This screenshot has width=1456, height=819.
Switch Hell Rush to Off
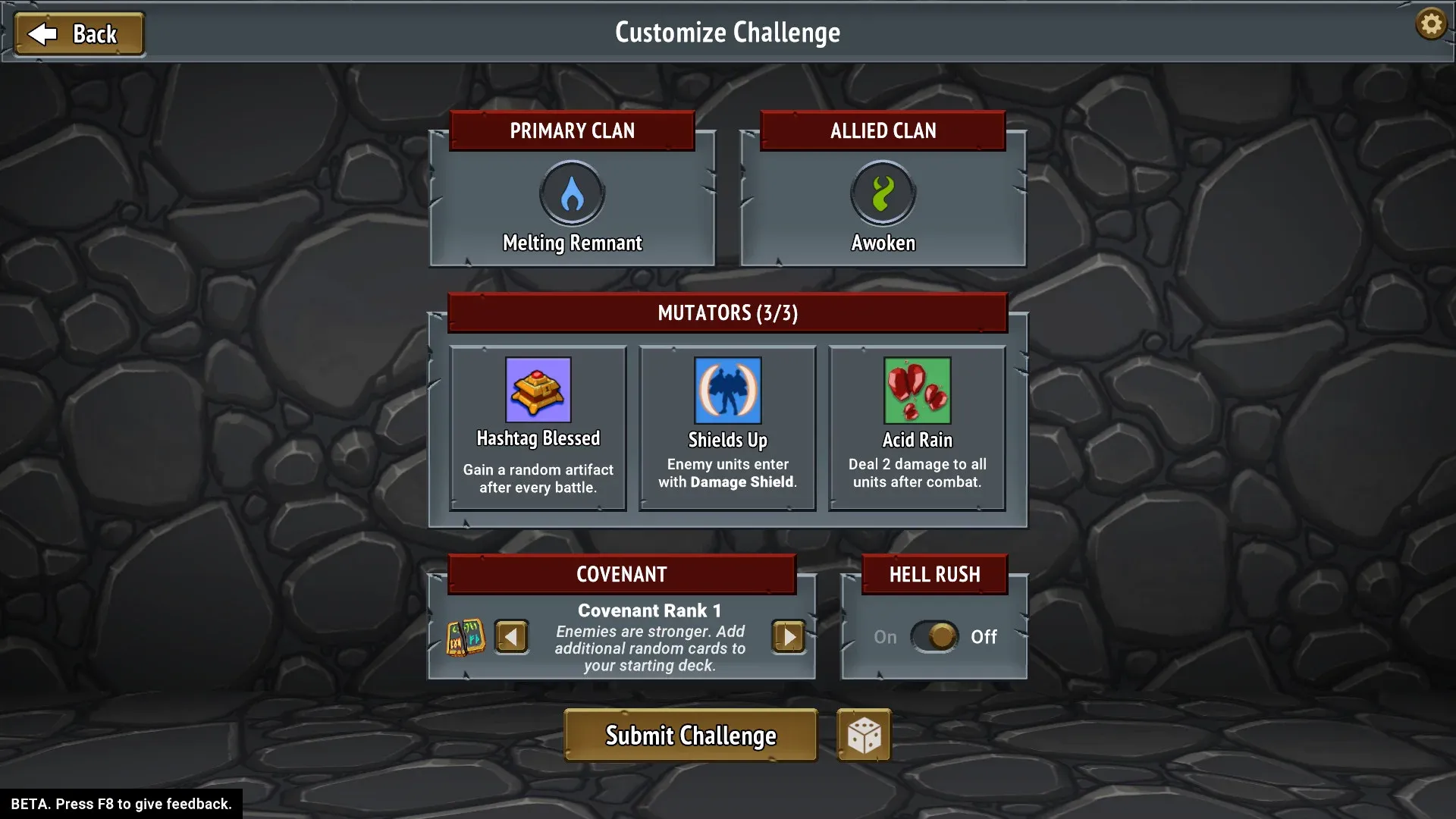(935, 637)
